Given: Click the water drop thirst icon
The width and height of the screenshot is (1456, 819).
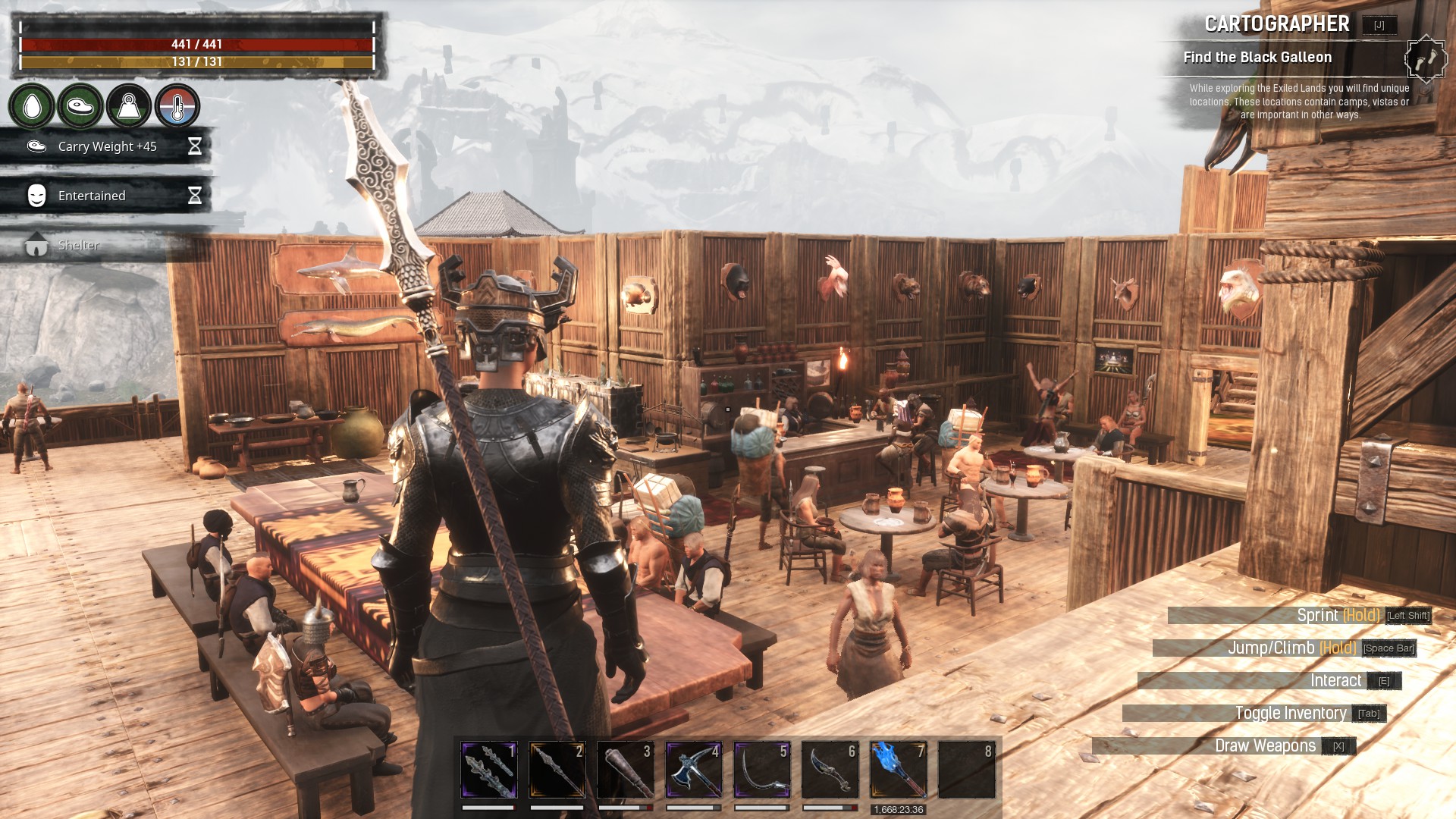Looking at the screenshot, I should [x=32, y=106].
